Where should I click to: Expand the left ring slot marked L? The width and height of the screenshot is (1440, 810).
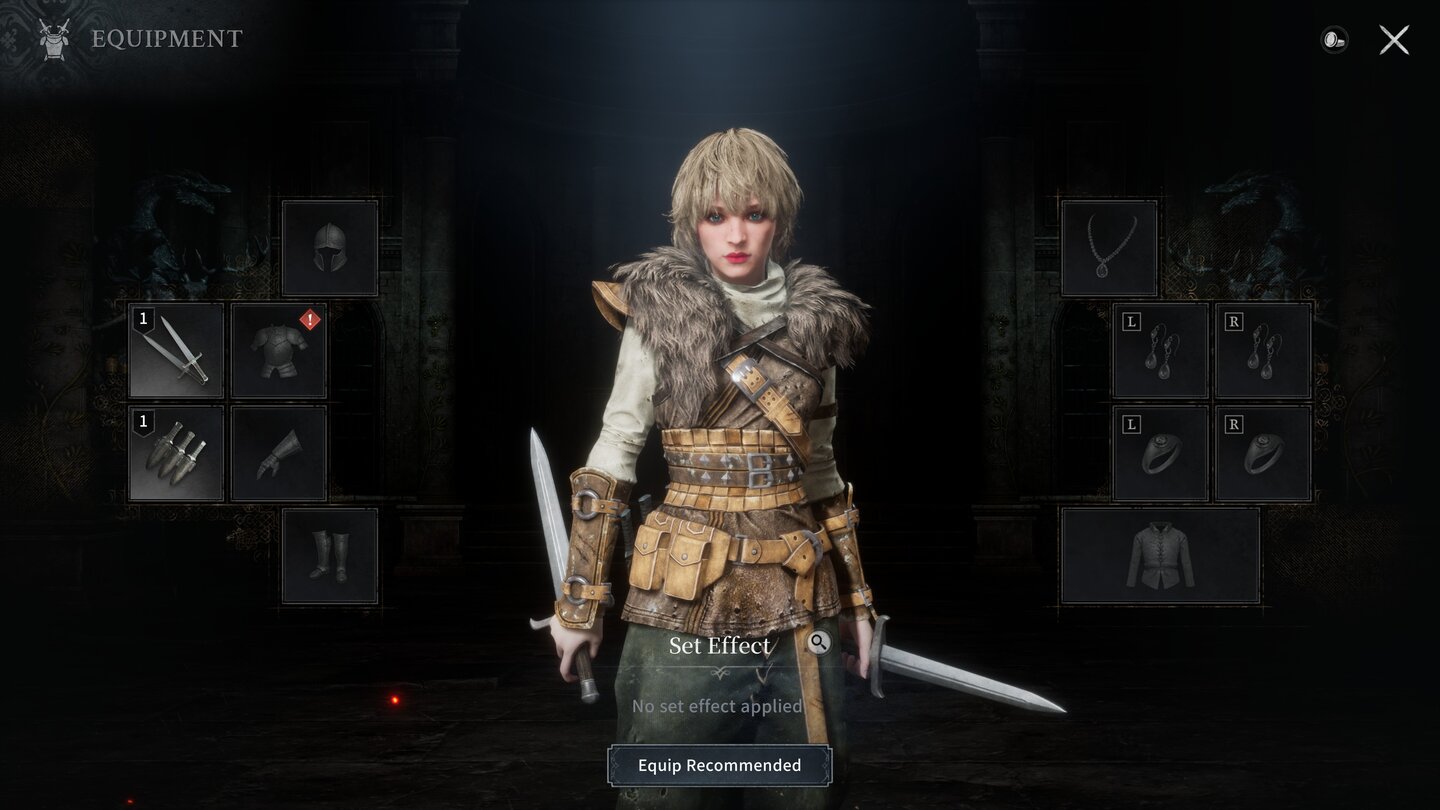point(1160,453)
